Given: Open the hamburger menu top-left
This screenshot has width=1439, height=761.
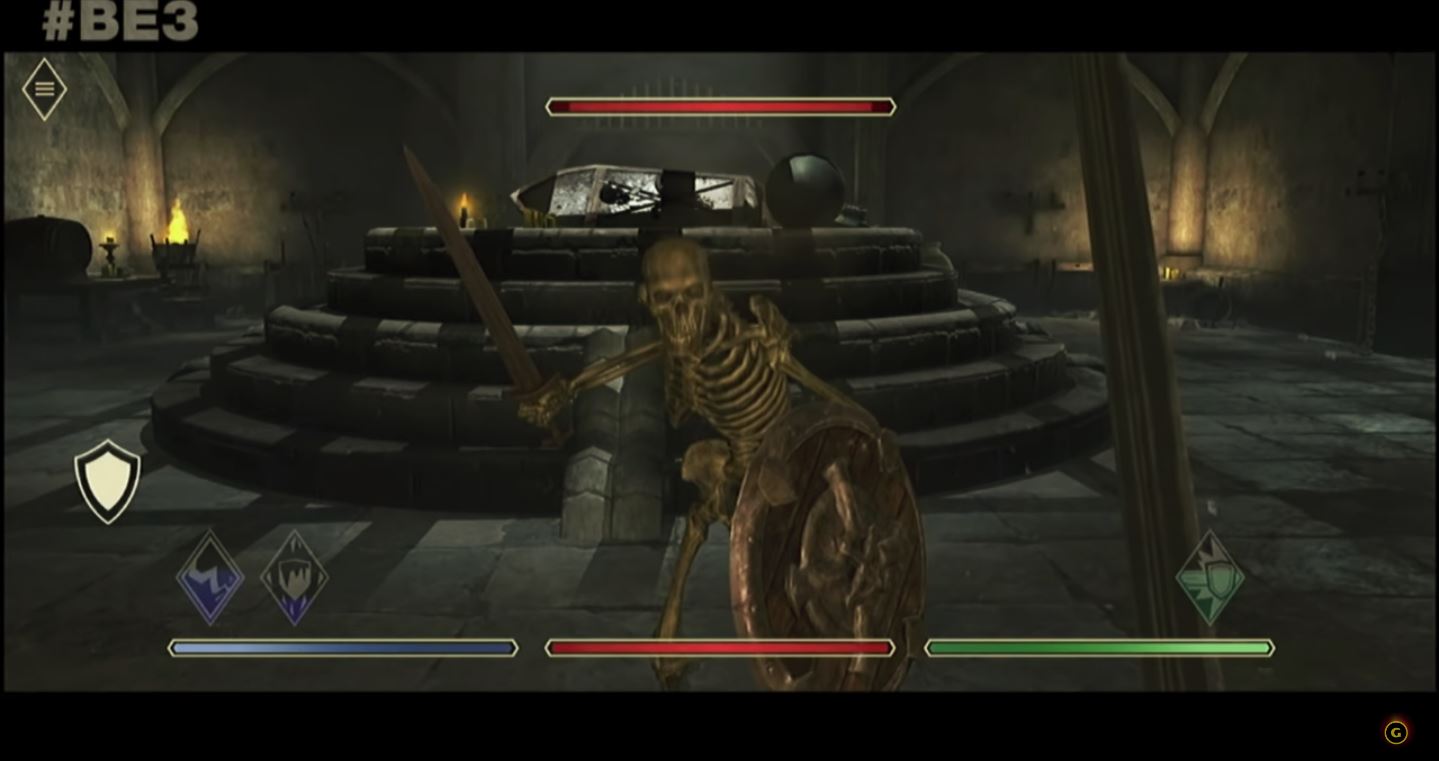Looking at the screenshot, I should pyautogui.click(x=43, y=87).
